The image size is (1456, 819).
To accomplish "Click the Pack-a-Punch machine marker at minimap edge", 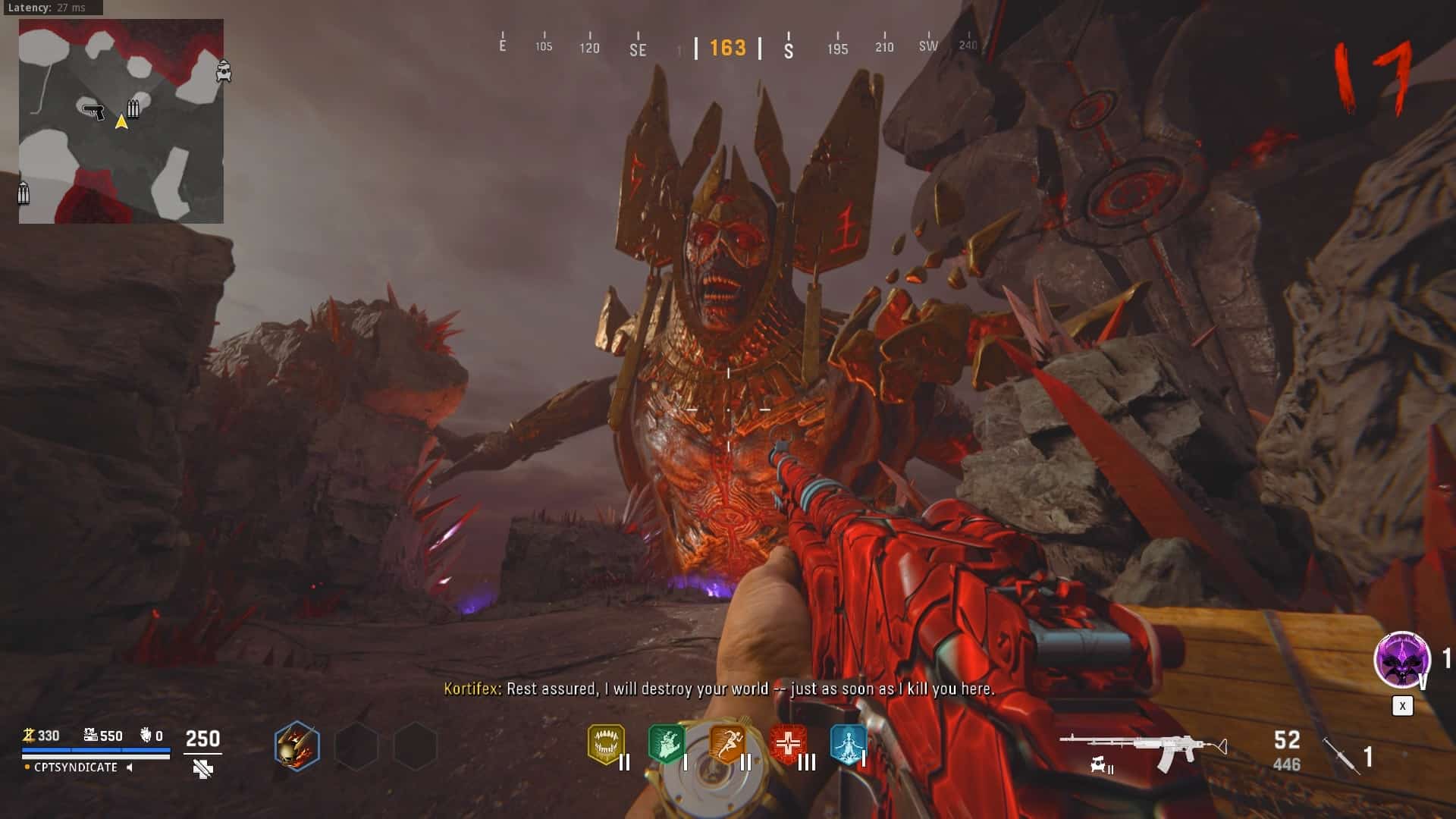I will tap(224, 71).
